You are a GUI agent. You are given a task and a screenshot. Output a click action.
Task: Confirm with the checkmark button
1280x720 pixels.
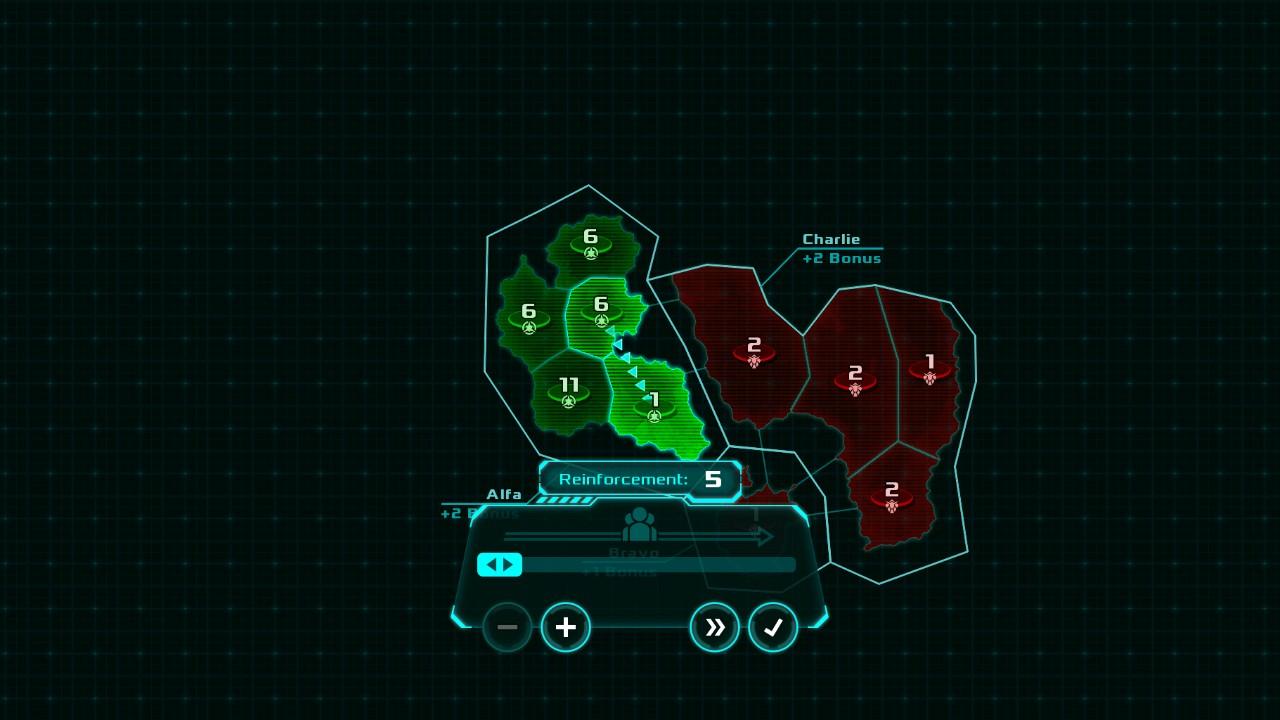(x=772, y=627)
